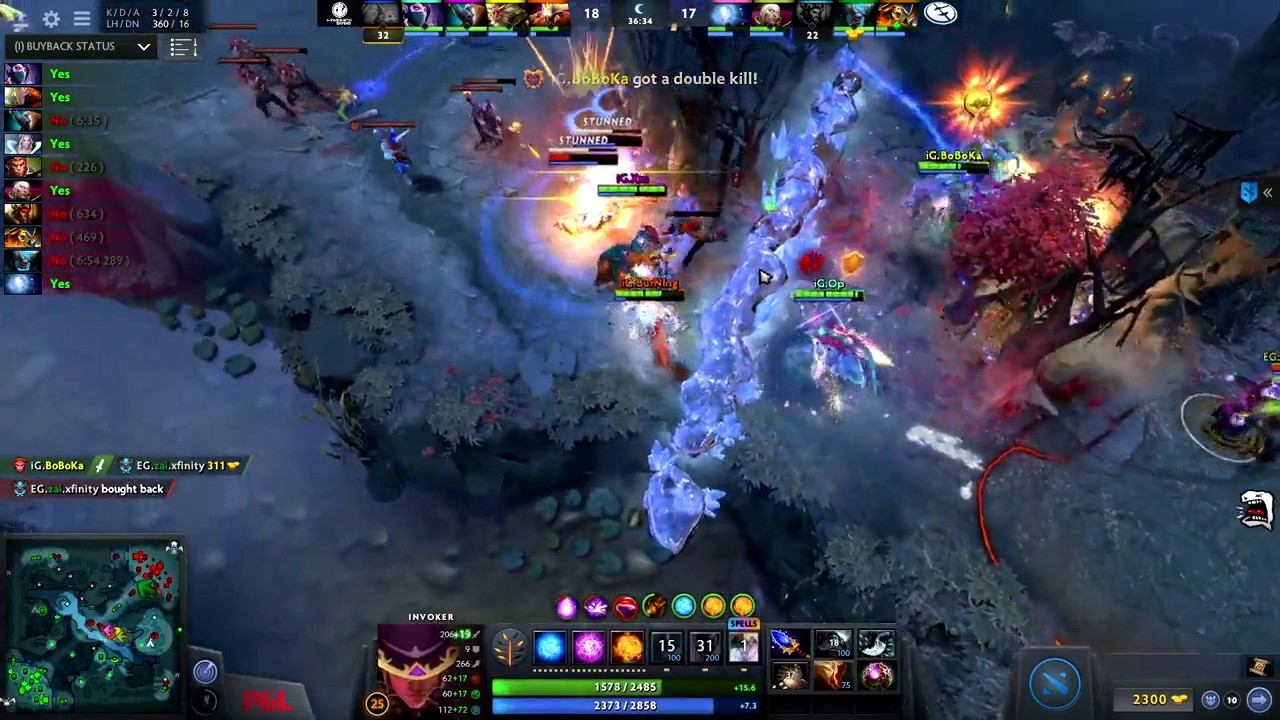Open the hamburger menu at top-left
Screen dimensions: 1280x720
coord(82,19)
